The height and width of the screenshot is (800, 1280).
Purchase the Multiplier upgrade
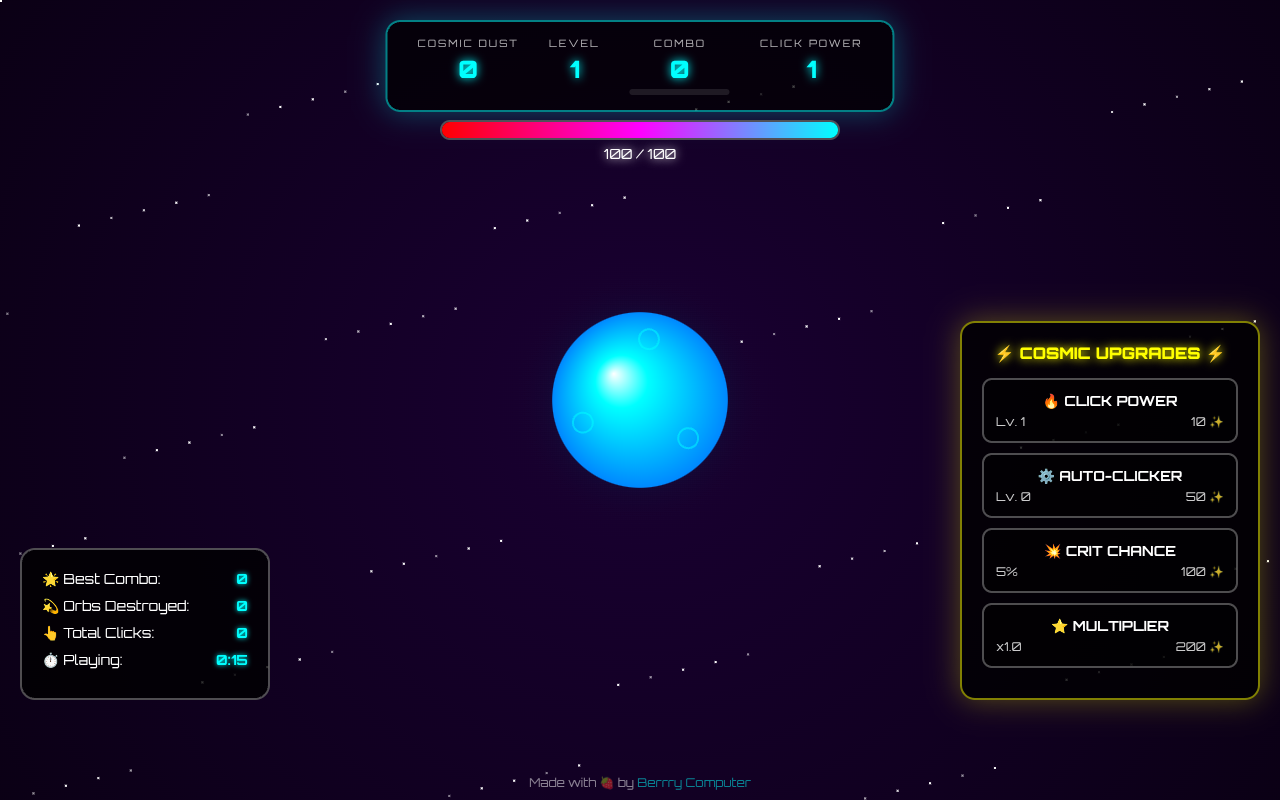coord(1110,635)
